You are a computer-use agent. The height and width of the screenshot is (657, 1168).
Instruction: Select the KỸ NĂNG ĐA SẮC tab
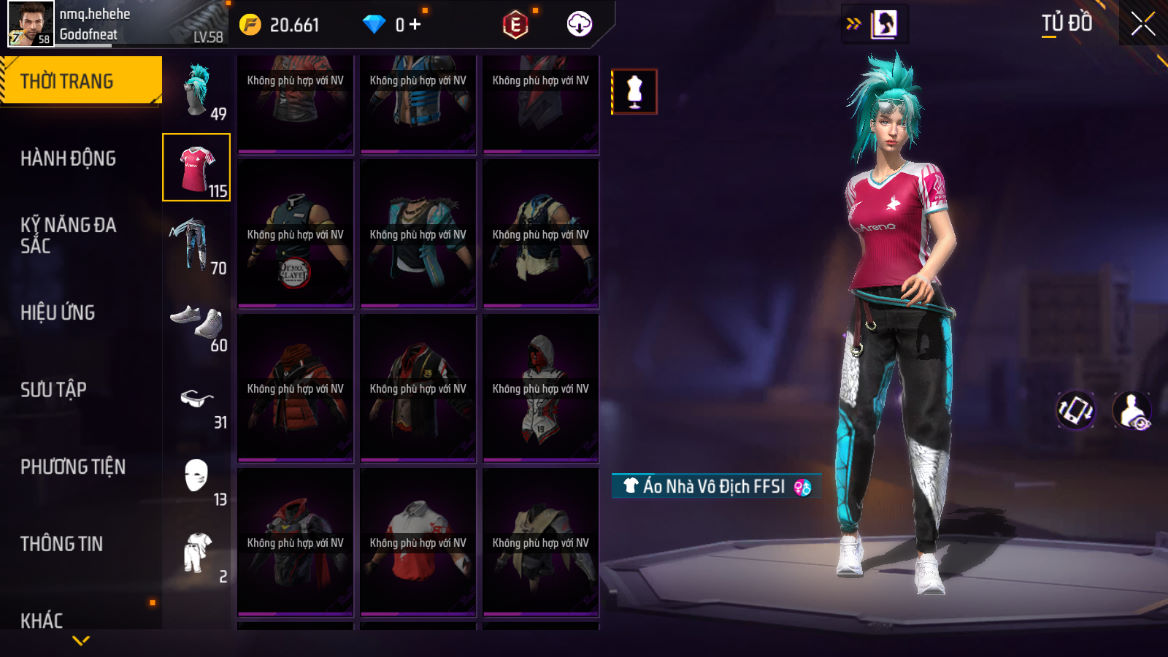68,235
